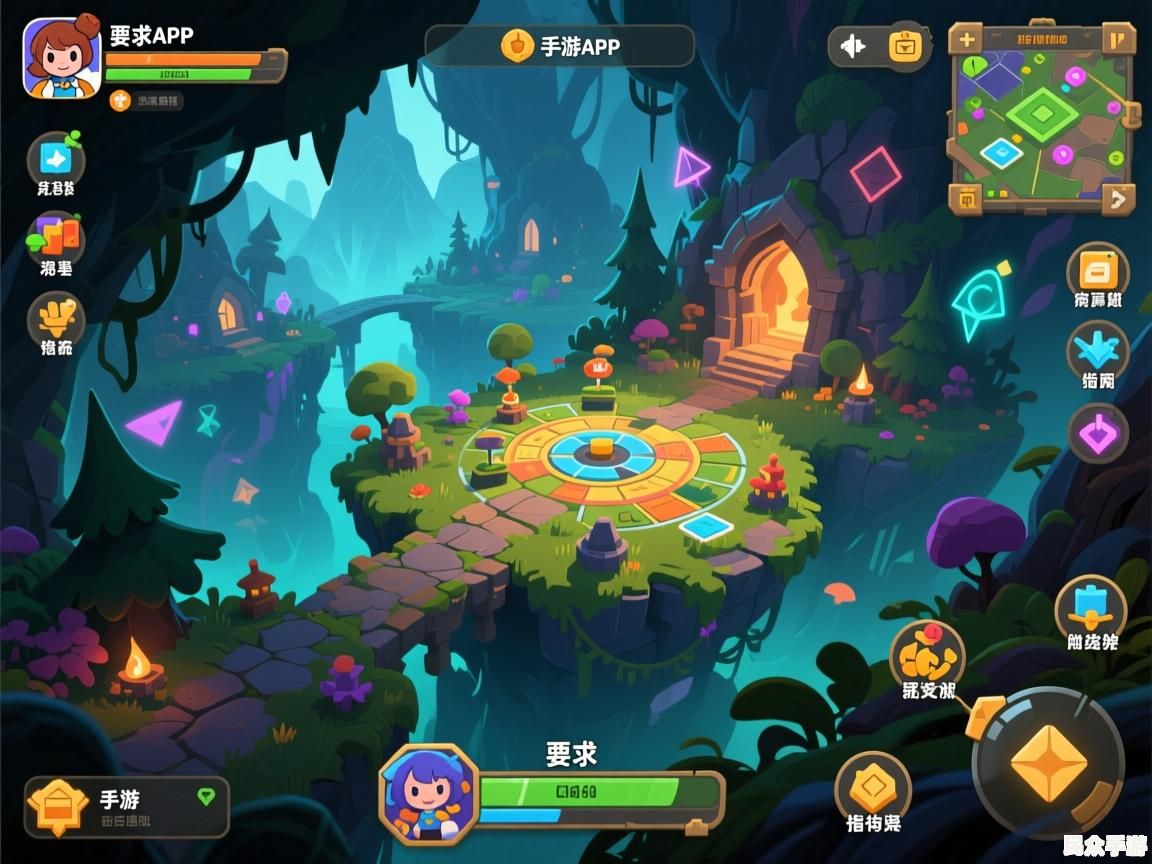Activate the golden fist skill
The height and width of the screenshot is (864, 1152).
coord(927,655)
